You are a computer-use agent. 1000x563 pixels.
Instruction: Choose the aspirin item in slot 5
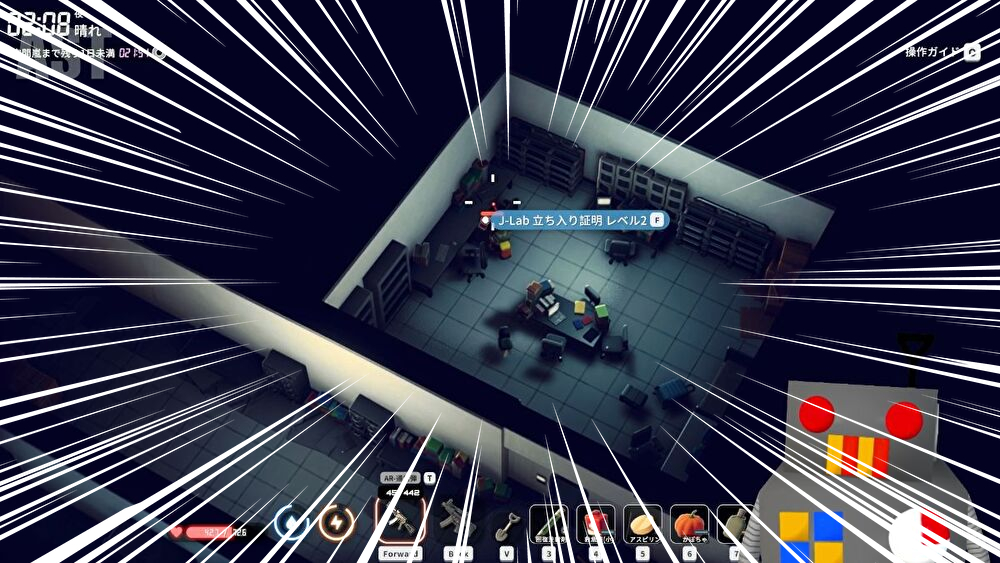pyautogui.click(x=642, y=522)
